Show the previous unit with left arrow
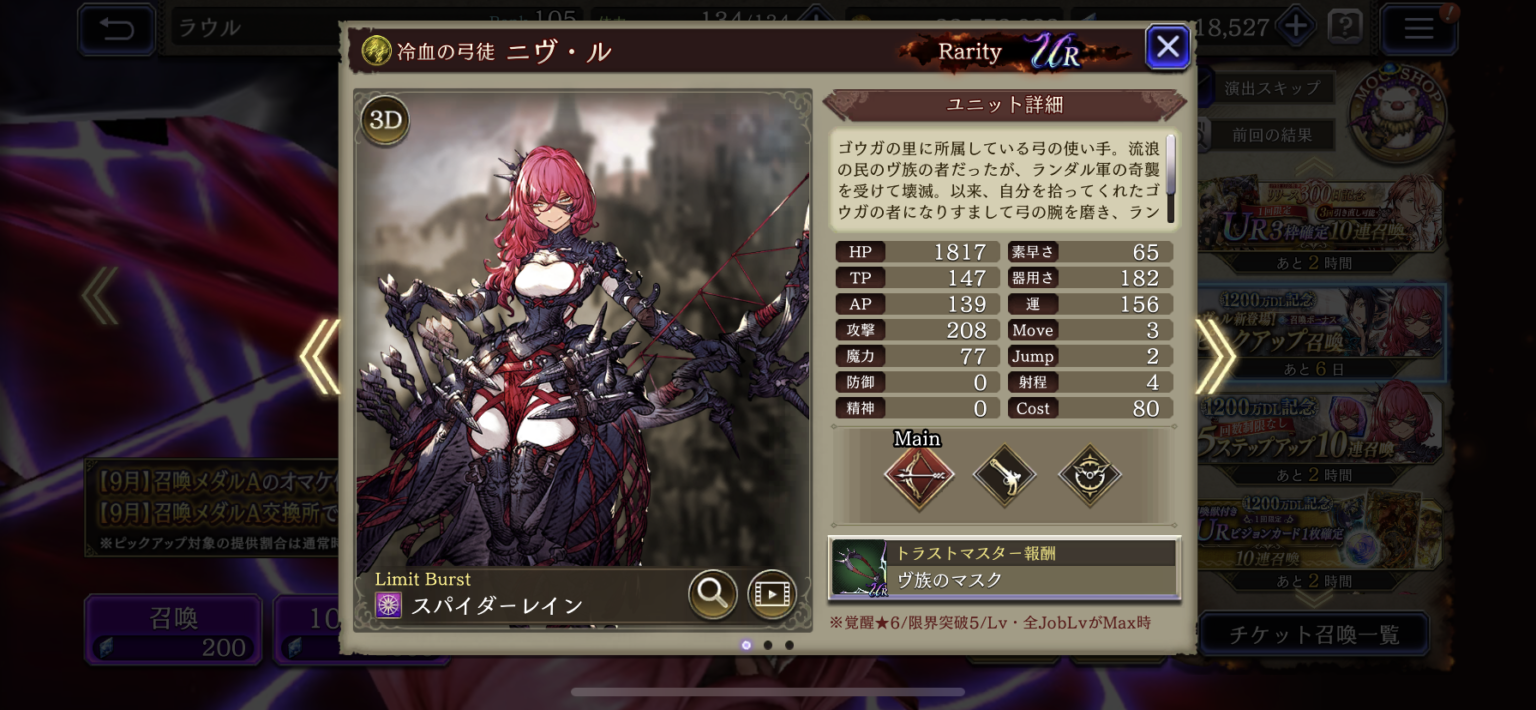The height and width of the screenshot is (710, 1536). pos(320,357)
